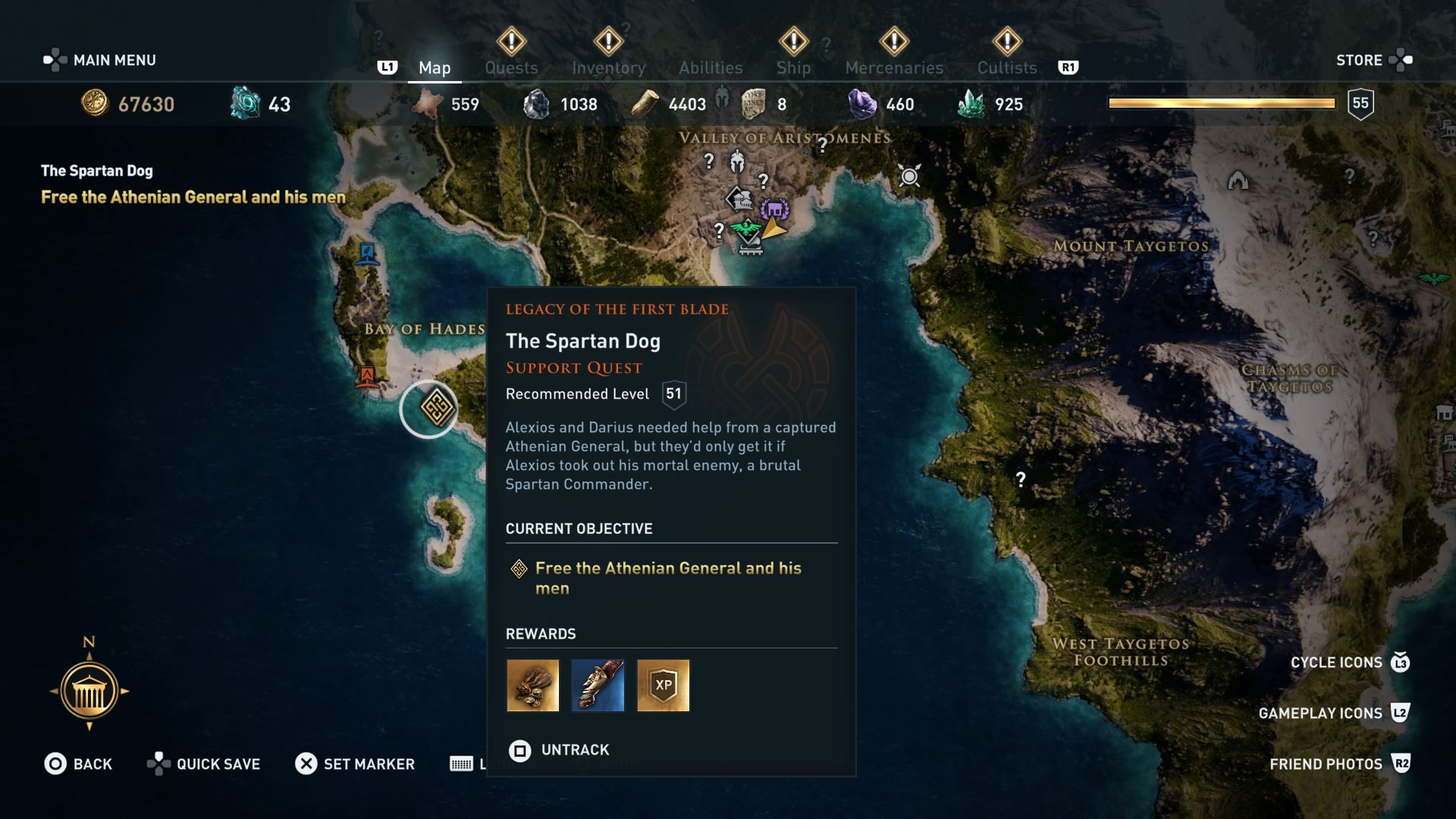Image resolution: width=1456 pixels, height=819 pixels.
Task: Select the orichalcum ore resource icon
Action: tap(243, 104)
